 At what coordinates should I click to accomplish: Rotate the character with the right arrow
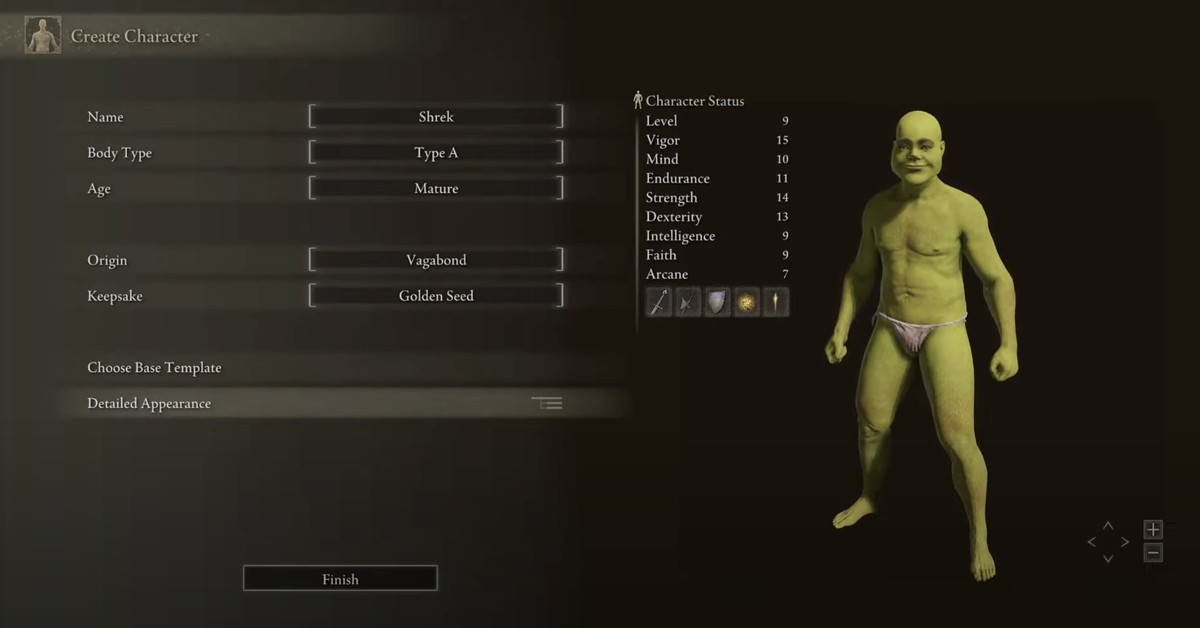click(1125, 542)
